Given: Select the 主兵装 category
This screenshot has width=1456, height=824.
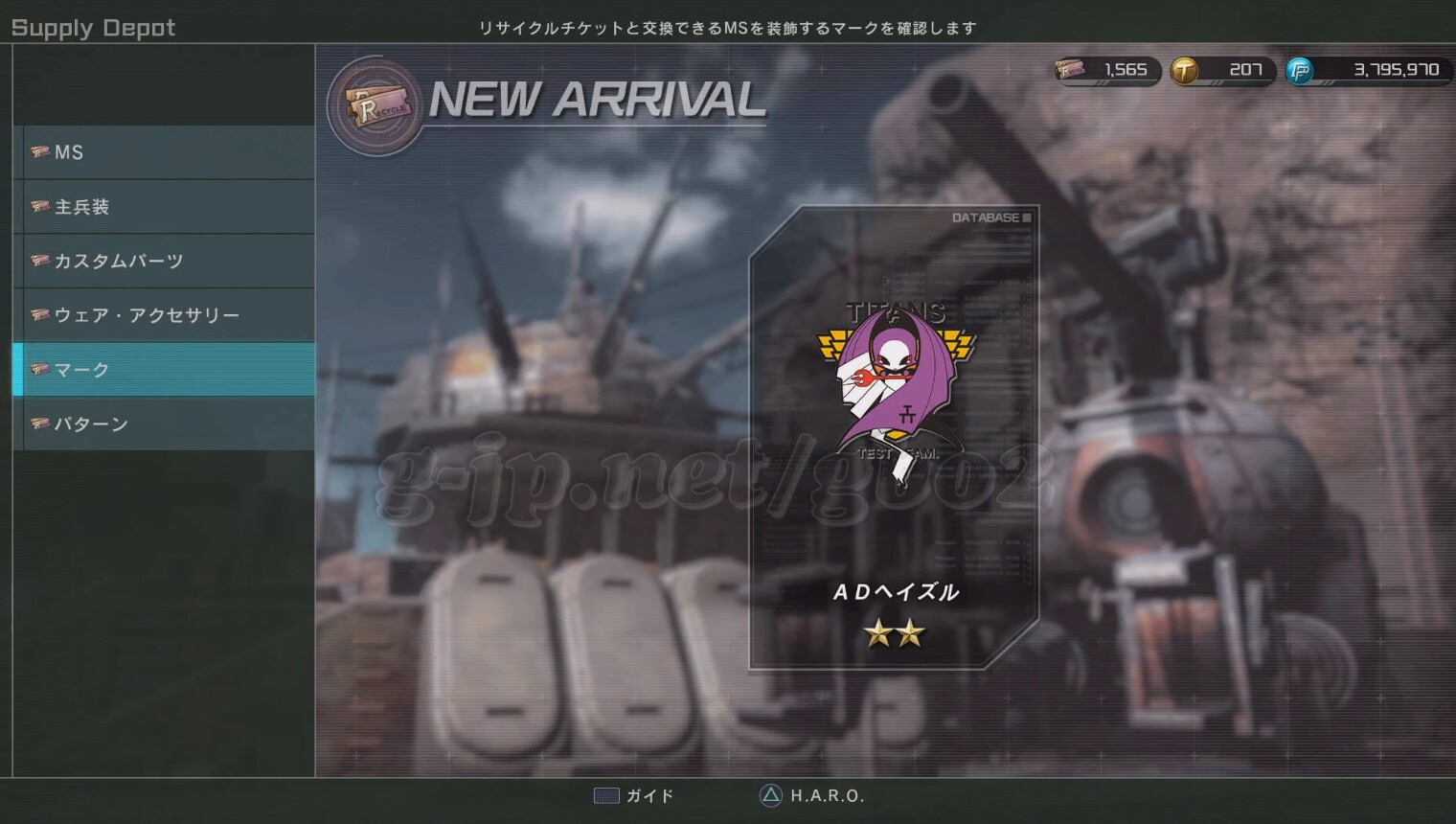Looking at the screenshot, I should (164, 207).
